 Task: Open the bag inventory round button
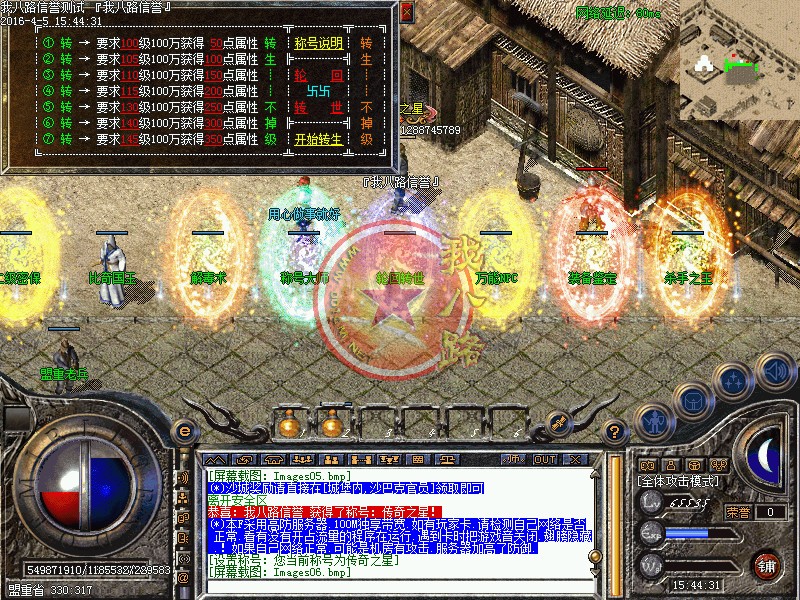coord(692,398)
